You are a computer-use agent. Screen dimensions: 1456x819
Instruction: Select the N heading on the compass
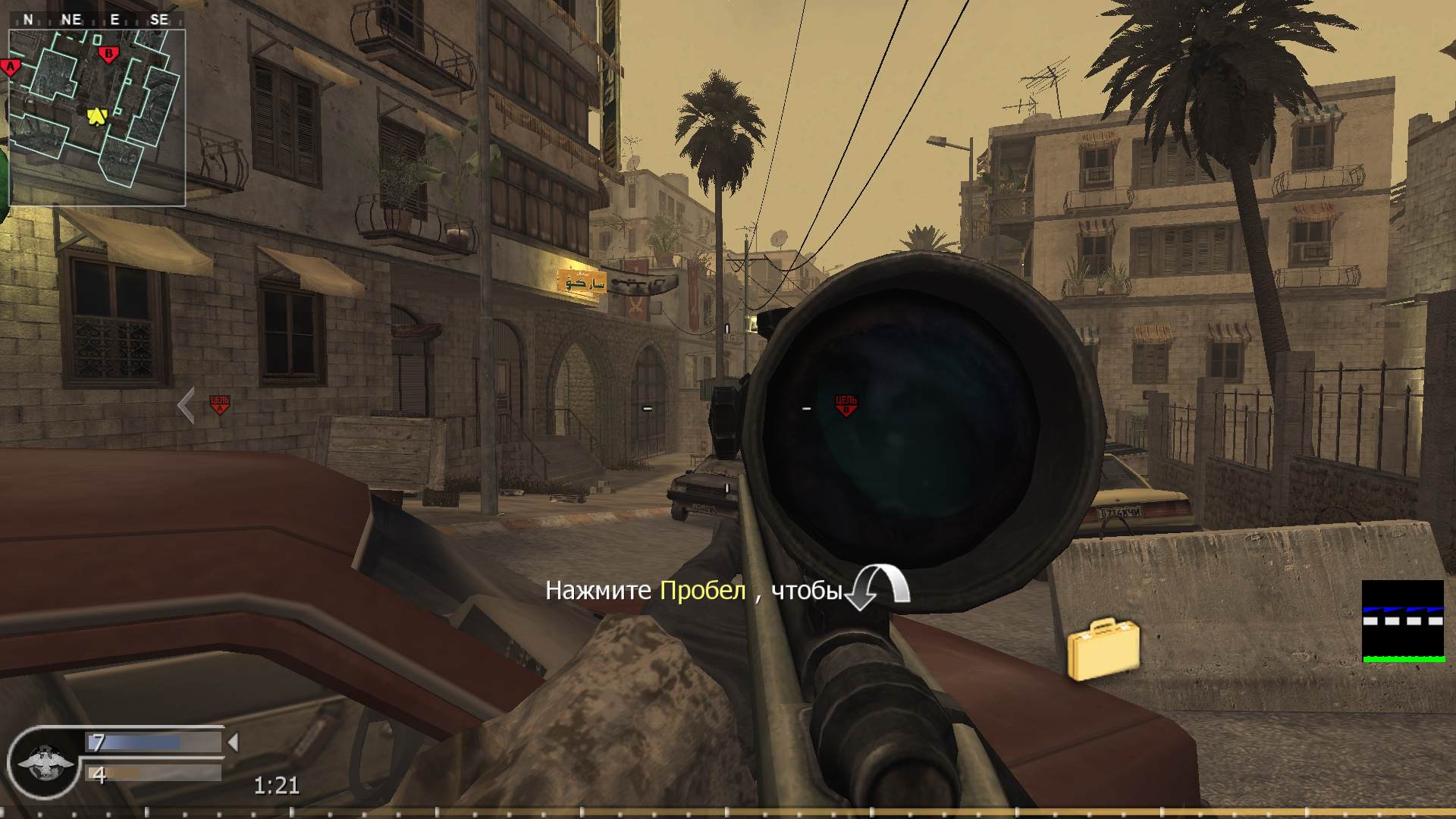point(28,20)
